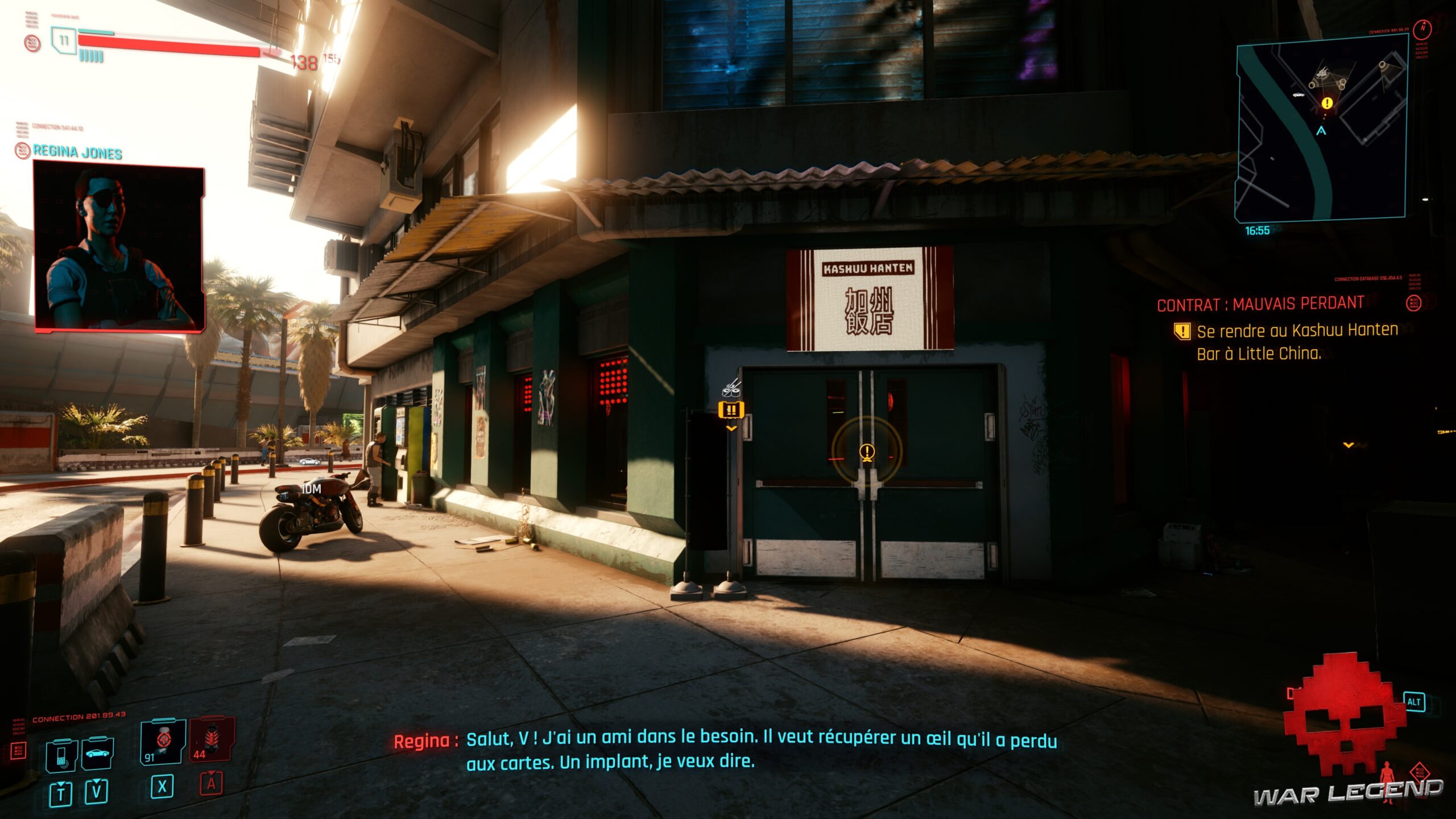1456x819 pixels.
Task: Click the level 11 badge
Action: click(64, 41)
